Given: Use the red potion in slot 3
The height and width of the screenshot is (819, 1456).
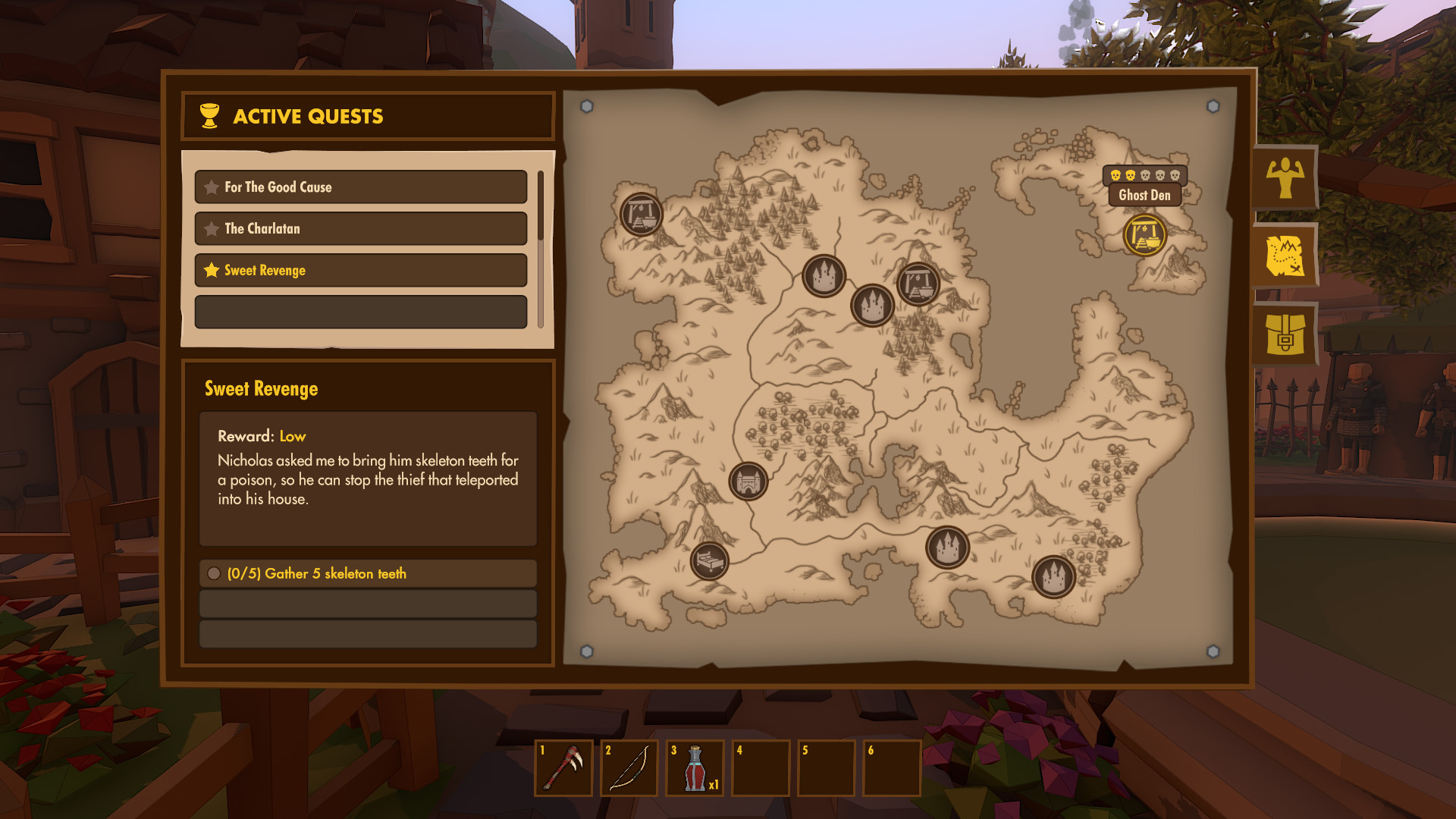Looking at the screenshot, I should point(695,768).
